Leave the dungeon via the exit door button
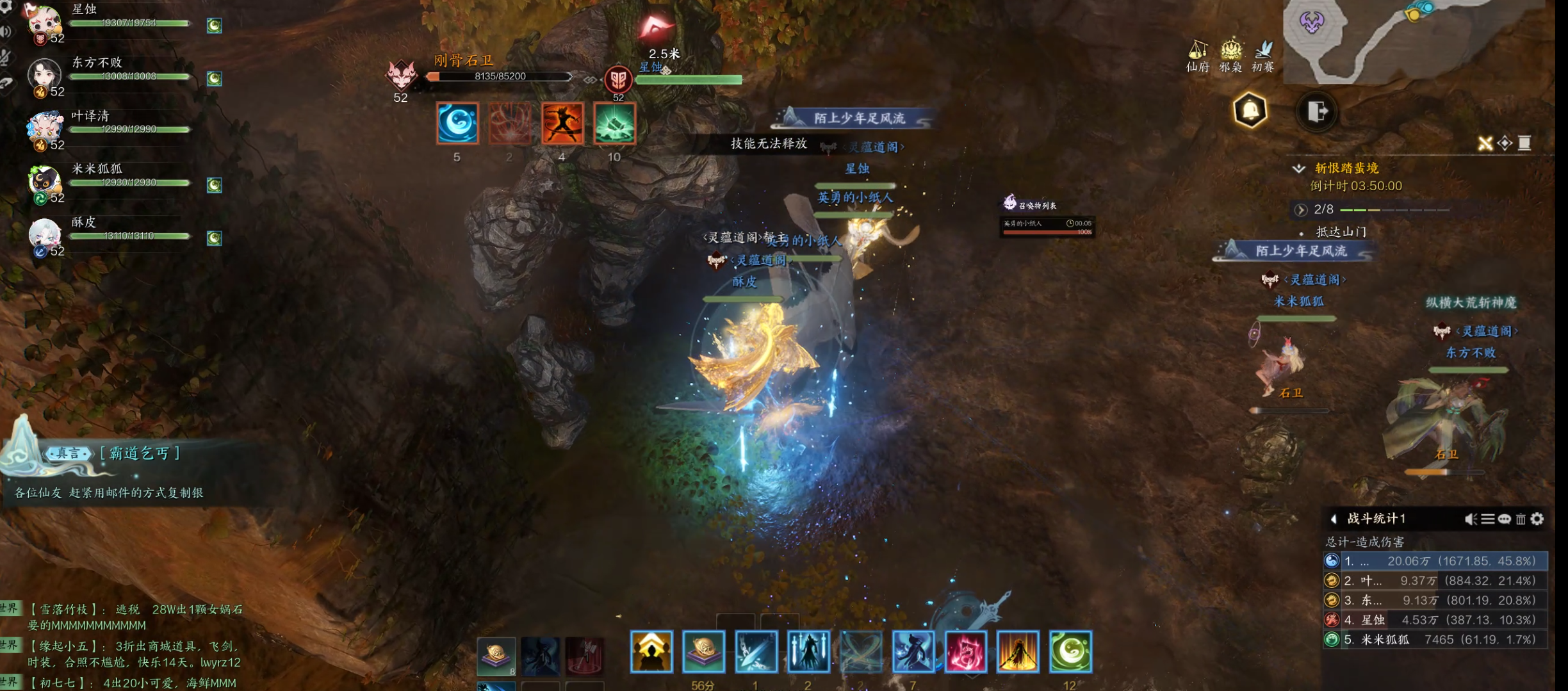Viewport: 1568px width, 691px height. (1317, 111)
